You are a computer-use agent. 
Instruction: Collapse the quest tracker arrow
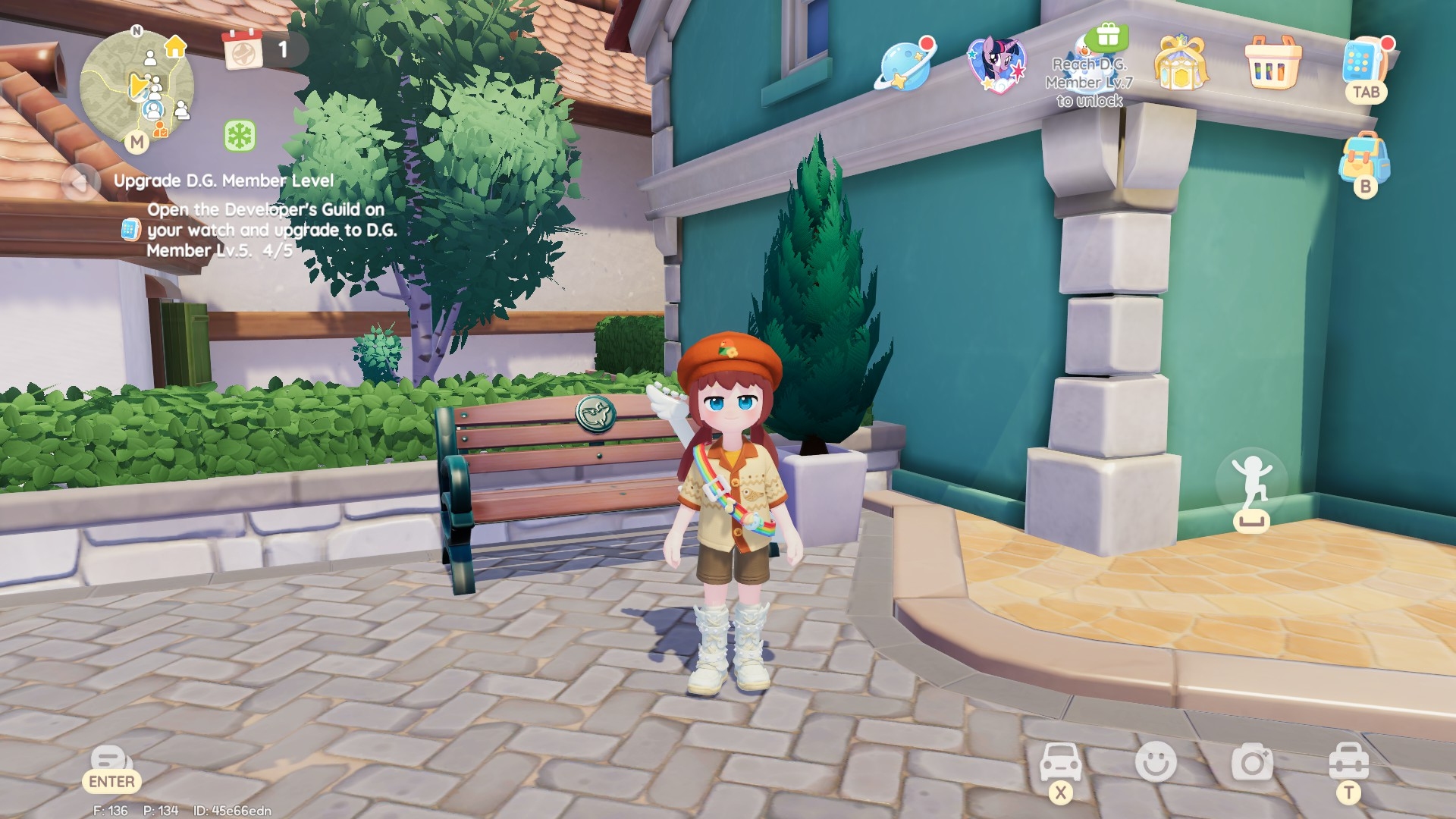(x=79, y=183)
